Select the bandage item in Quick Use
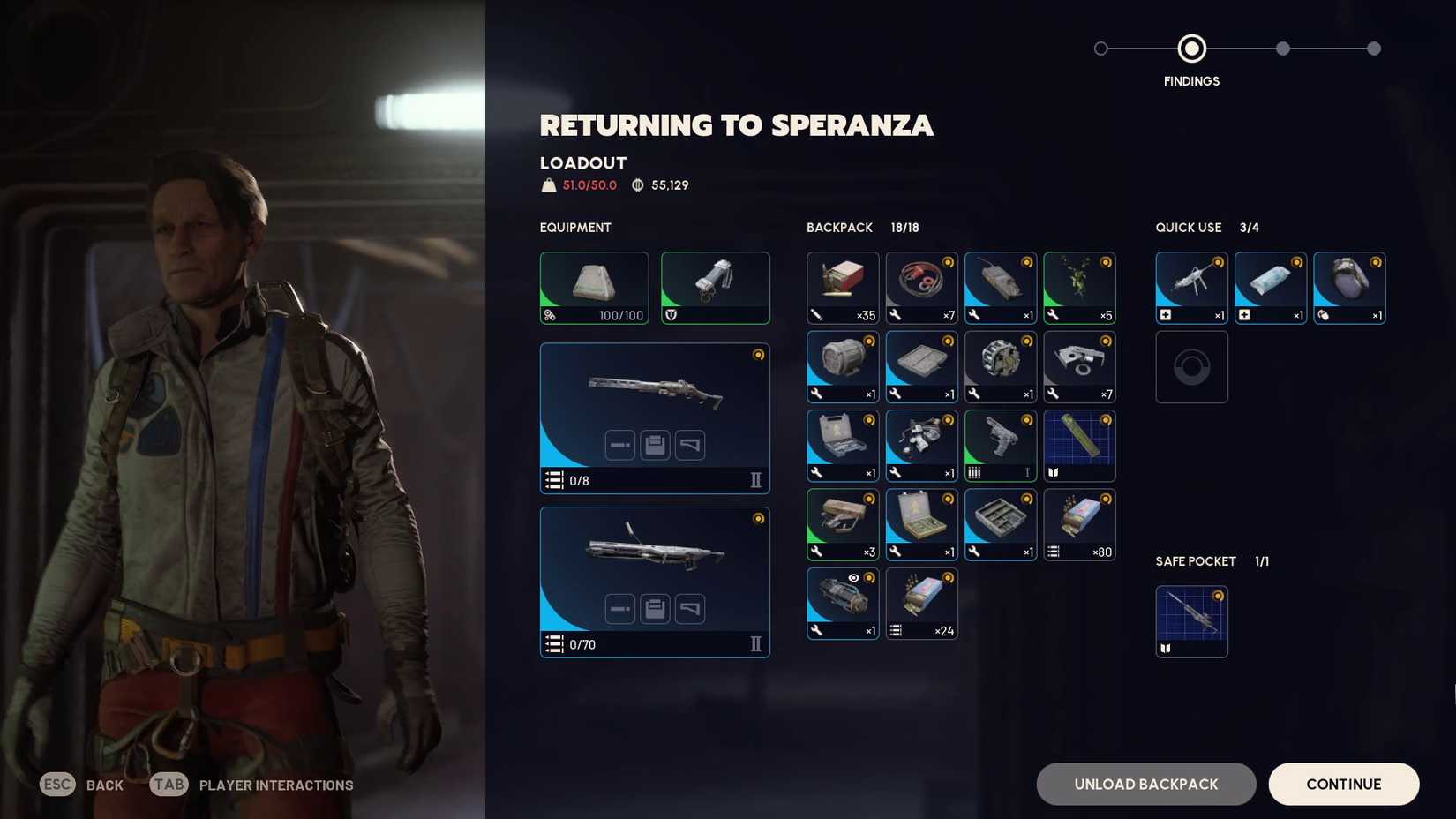The width and height of the screenshot is (1456, 819). 1270,287
